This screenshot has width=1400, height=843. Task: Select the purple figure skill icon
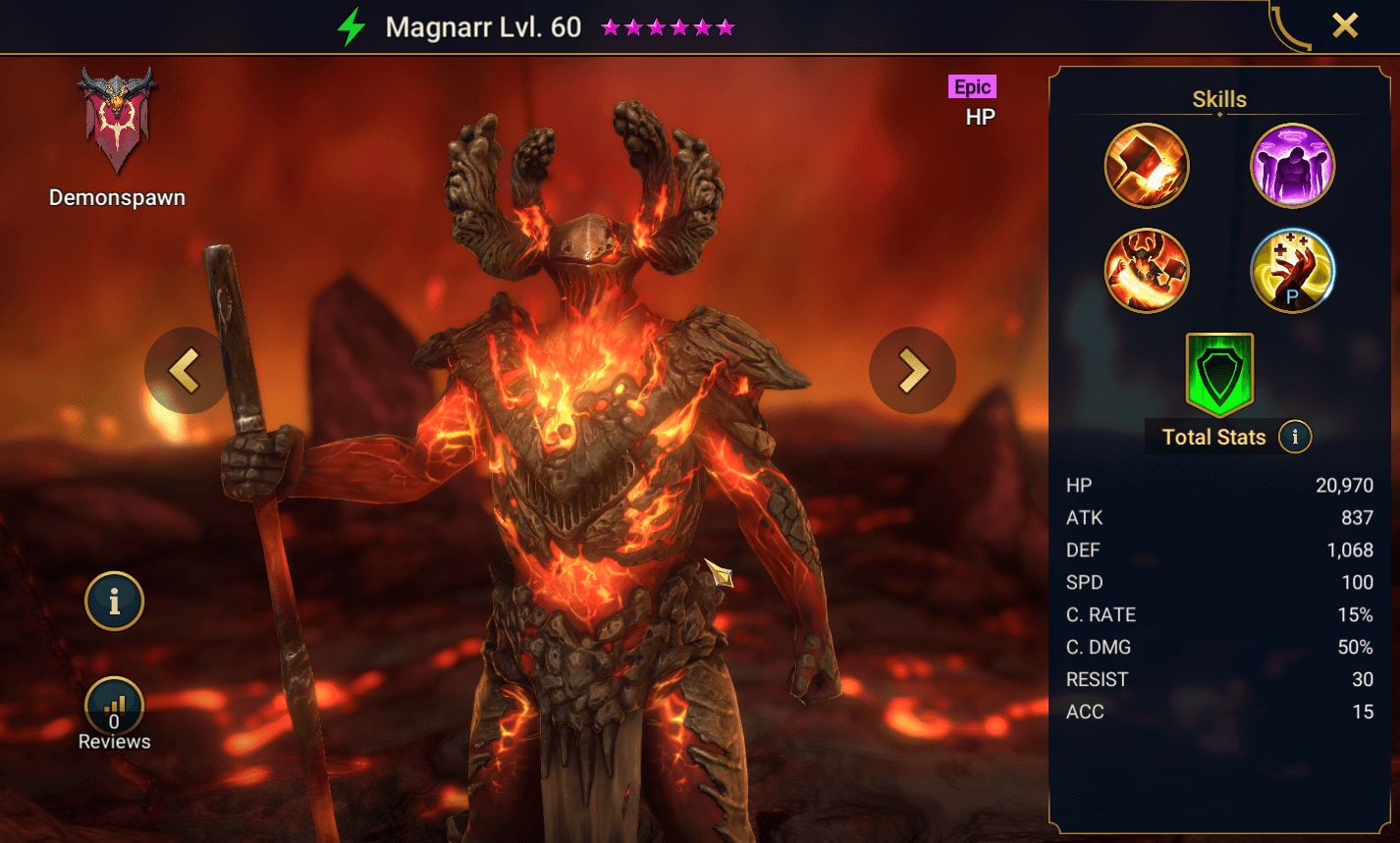click(x=1292, y=166)
